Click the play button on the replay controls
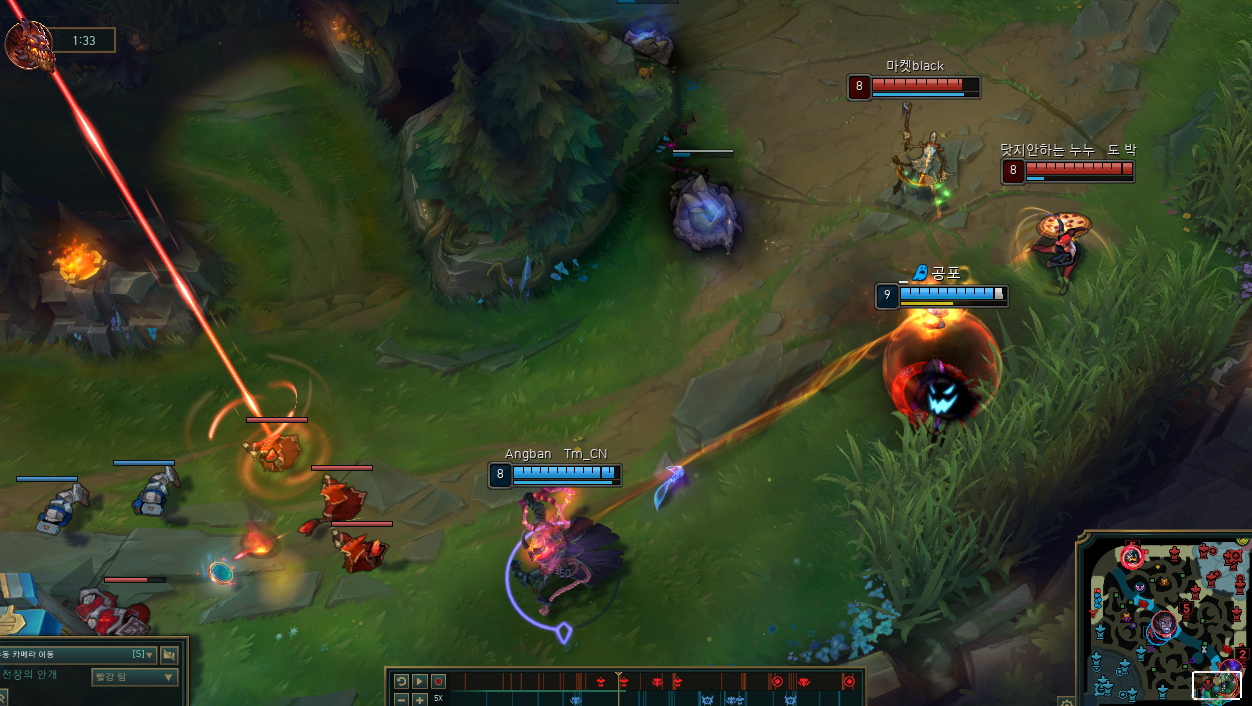This screenshot has width=1252, height=706. click(420, 681)
